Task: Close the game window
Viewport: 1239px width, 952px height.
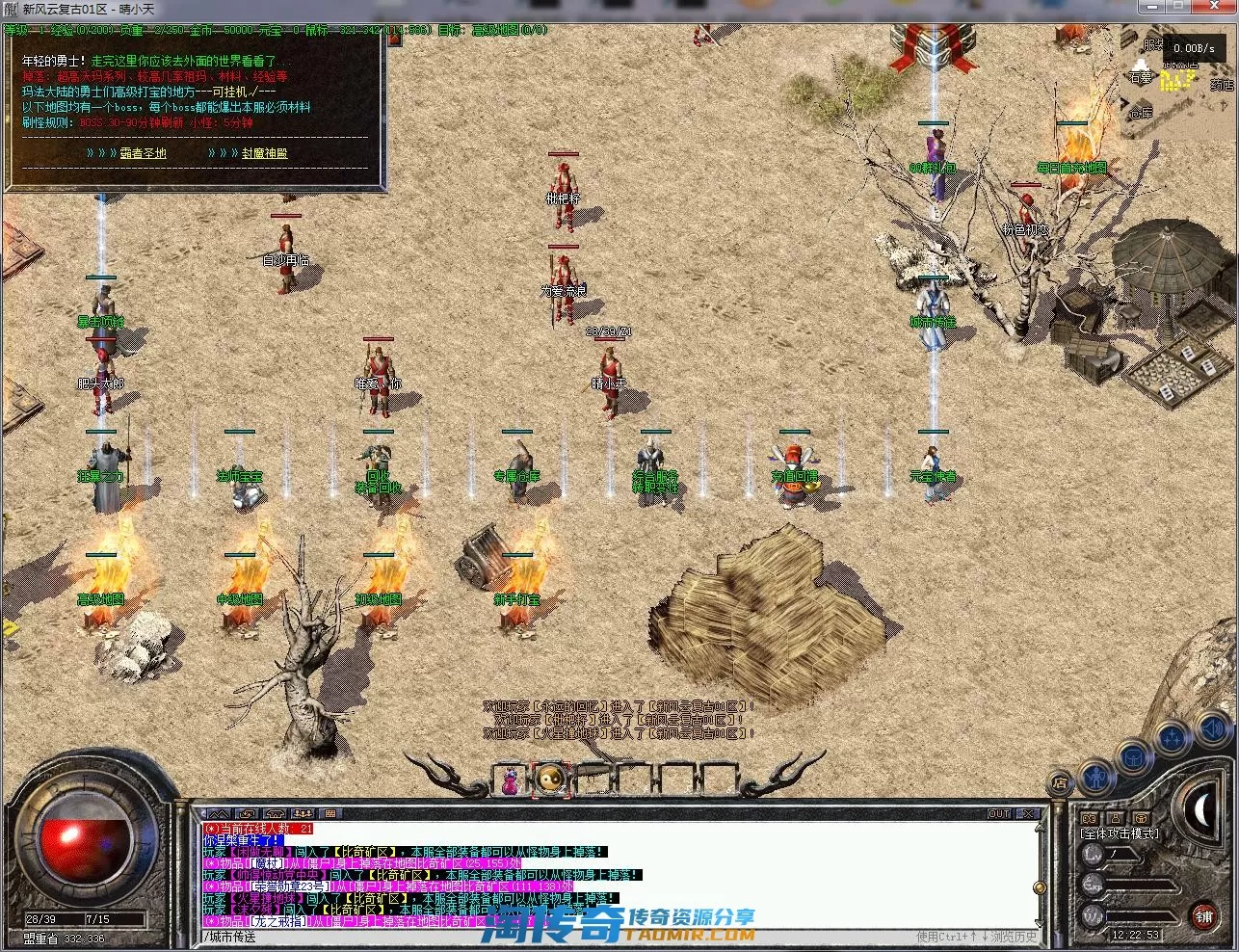Action: (1217, 7)
